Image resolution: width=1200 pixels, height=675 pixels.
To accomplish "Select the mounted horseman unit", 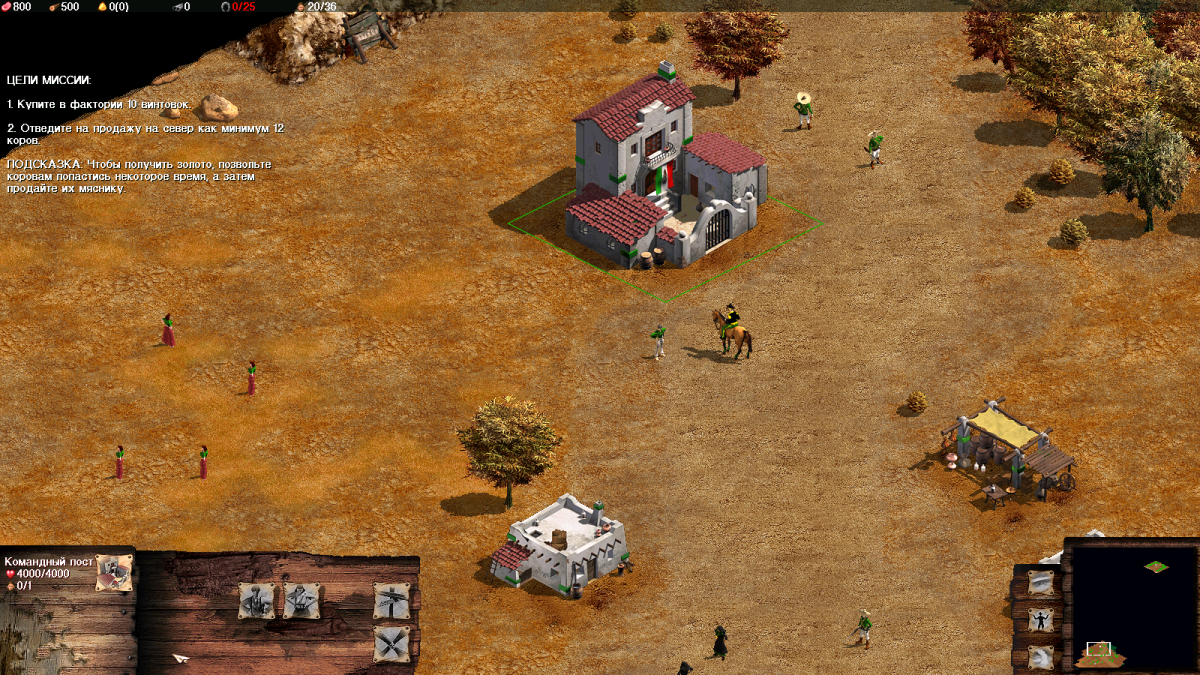I will tap(733, 331).
